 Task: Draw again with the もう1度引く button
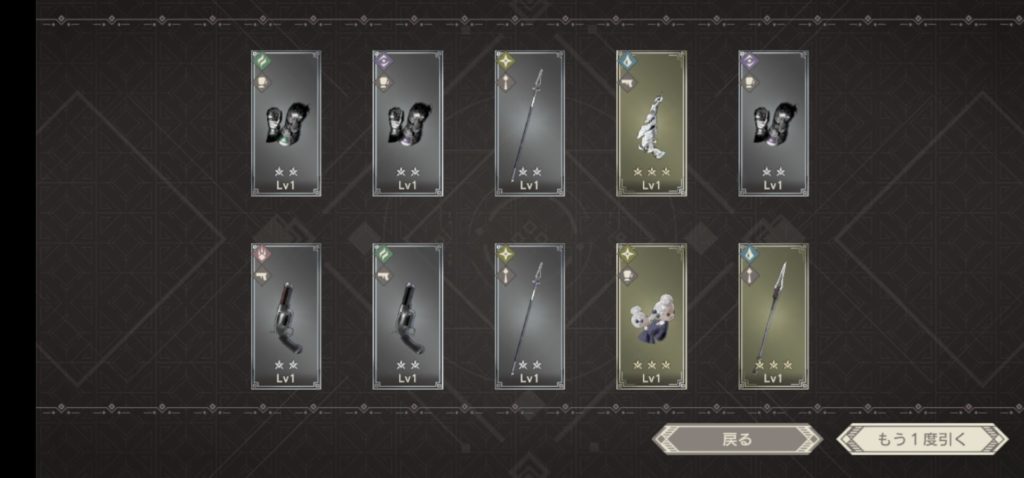click(x=921, y=439)
